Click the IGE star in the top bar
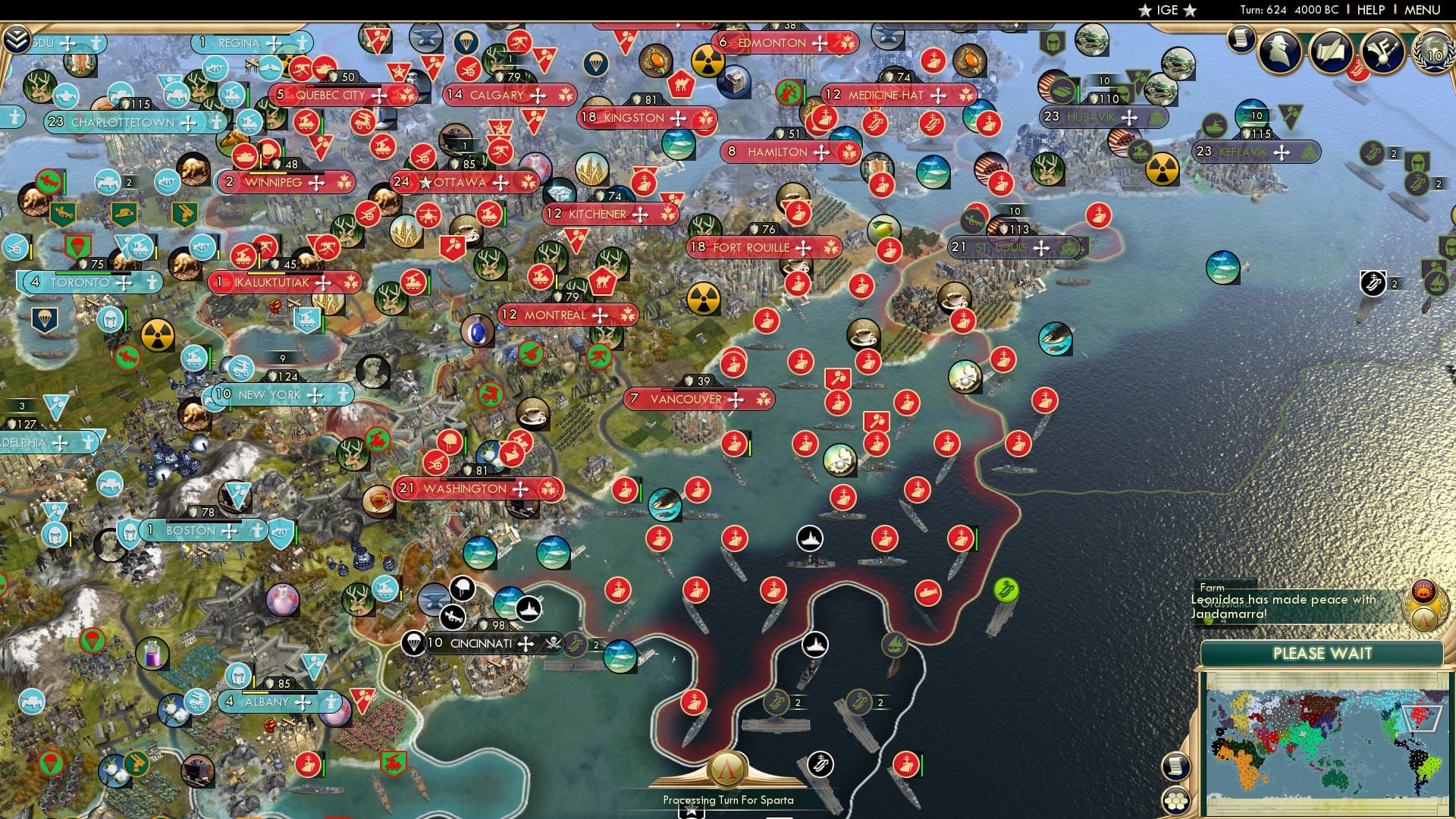Viewport: 1456px width, 819px height. 1166,10
